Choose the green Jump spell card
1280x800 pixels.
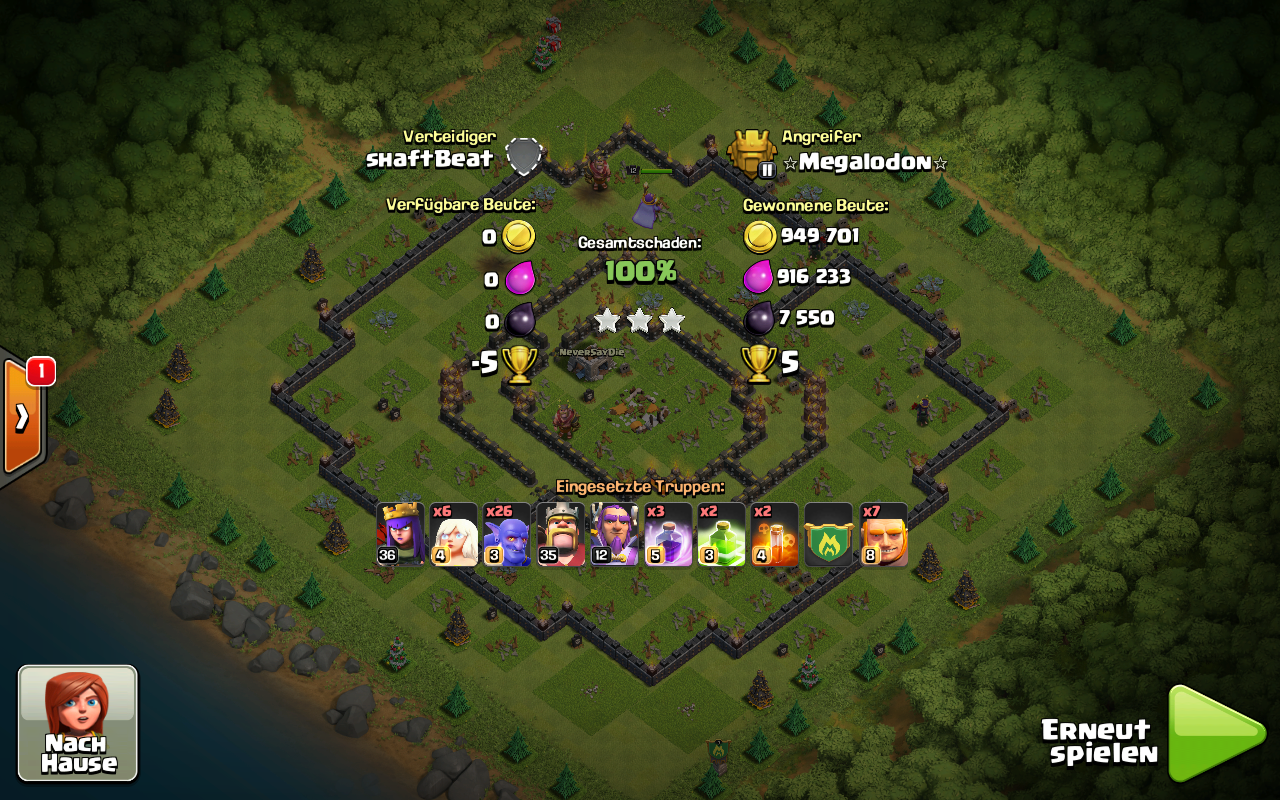tap(722, 535)
